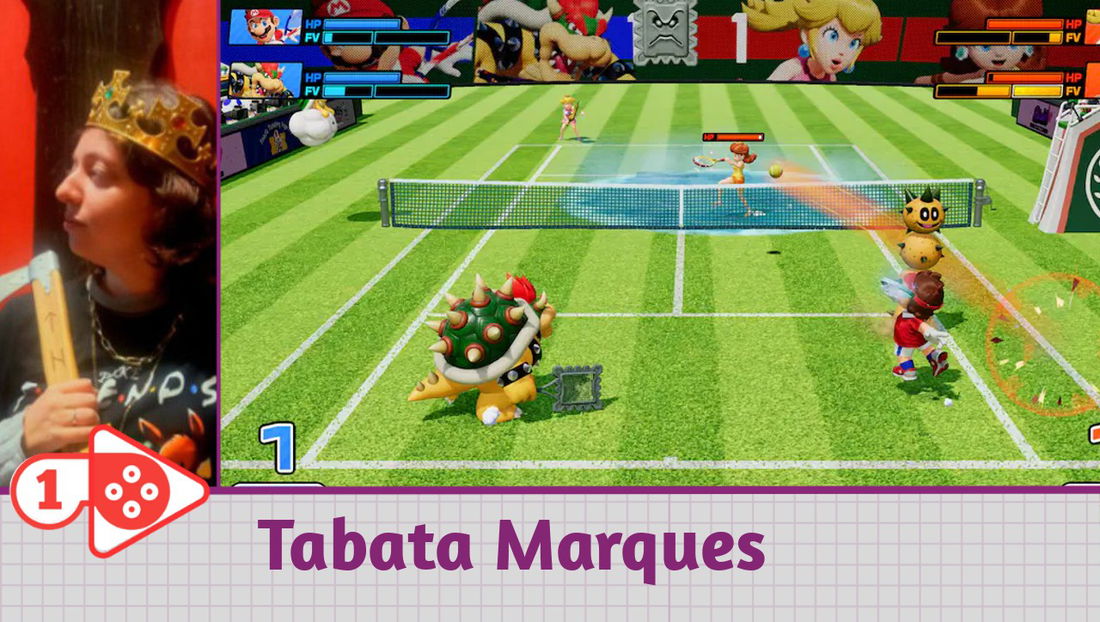Click the Thwomp icon on the scoreboard
The width and height of the screenshot is (1100, 622).
tap(665, 34)
